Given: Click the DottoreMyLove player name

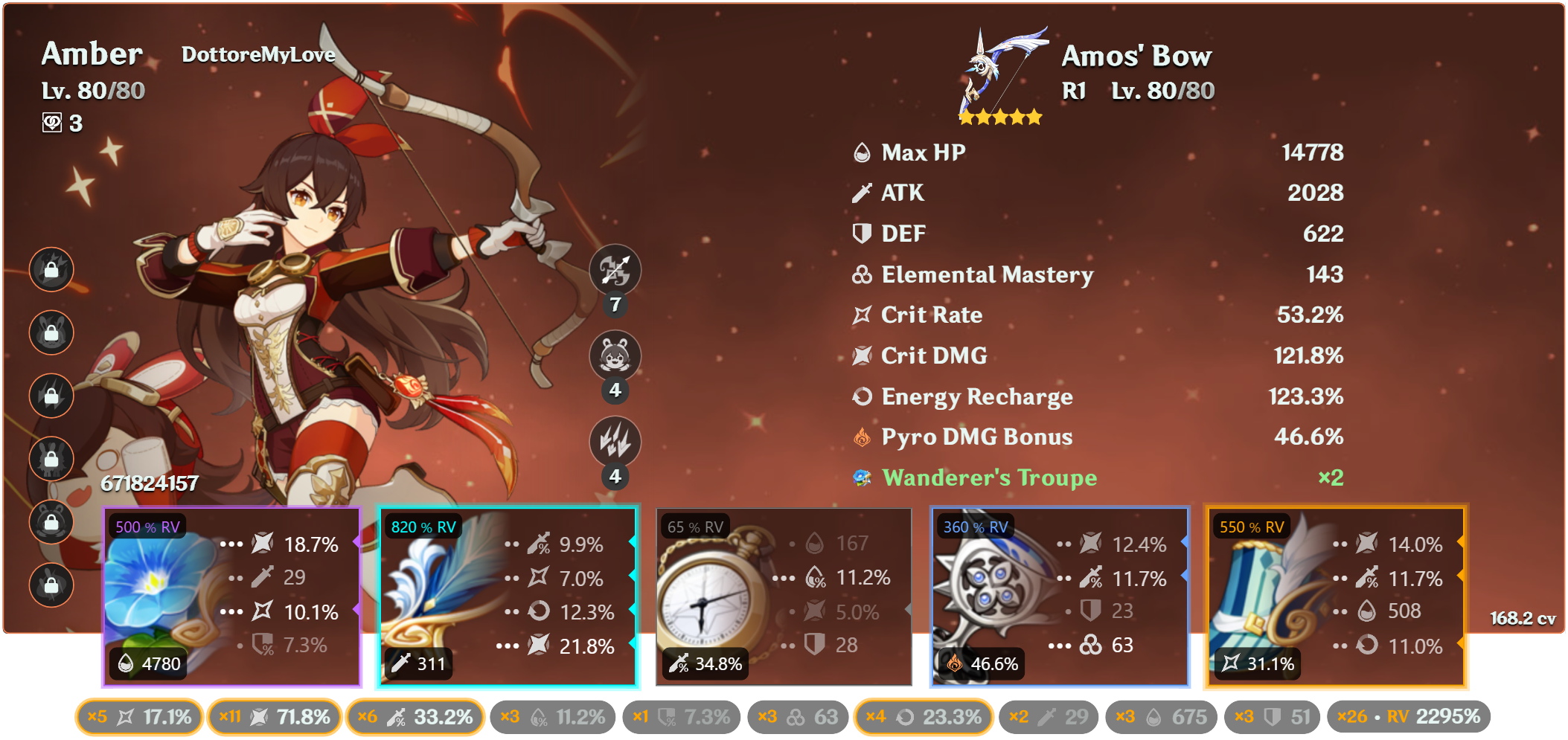Looking at the screenshot, I should 258,54.
